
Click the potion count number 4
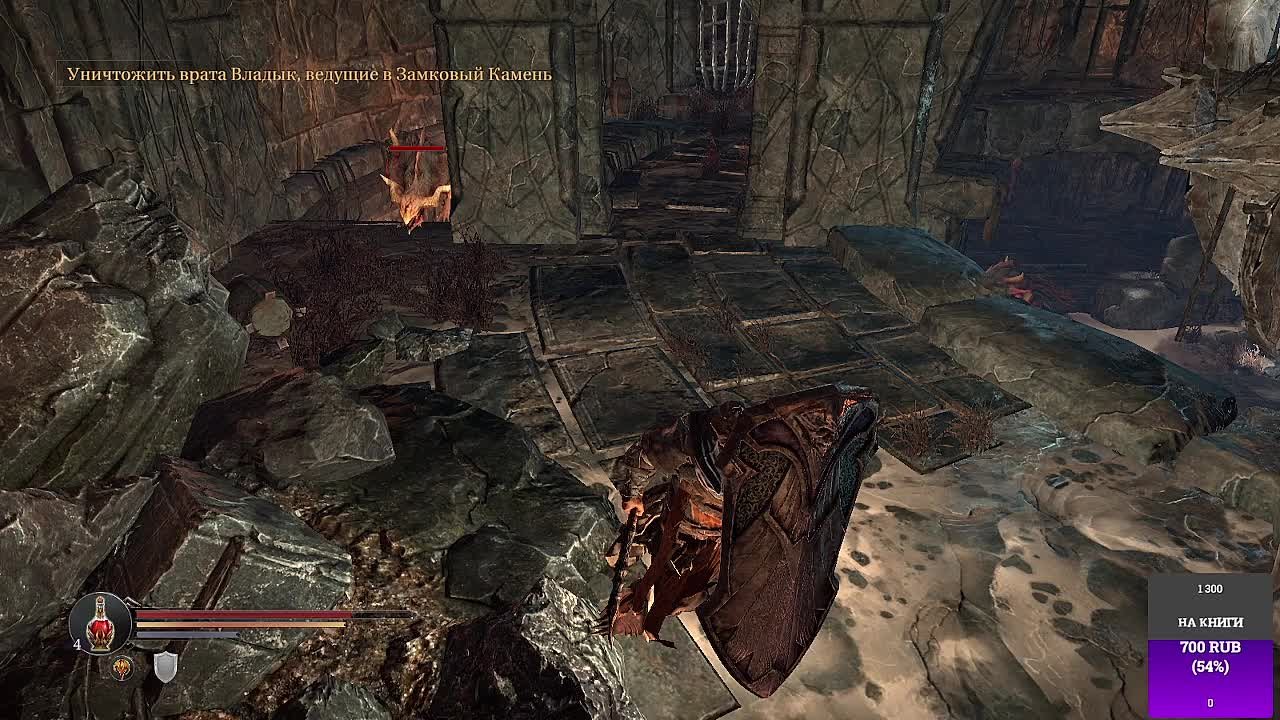(x=76, y=643)
